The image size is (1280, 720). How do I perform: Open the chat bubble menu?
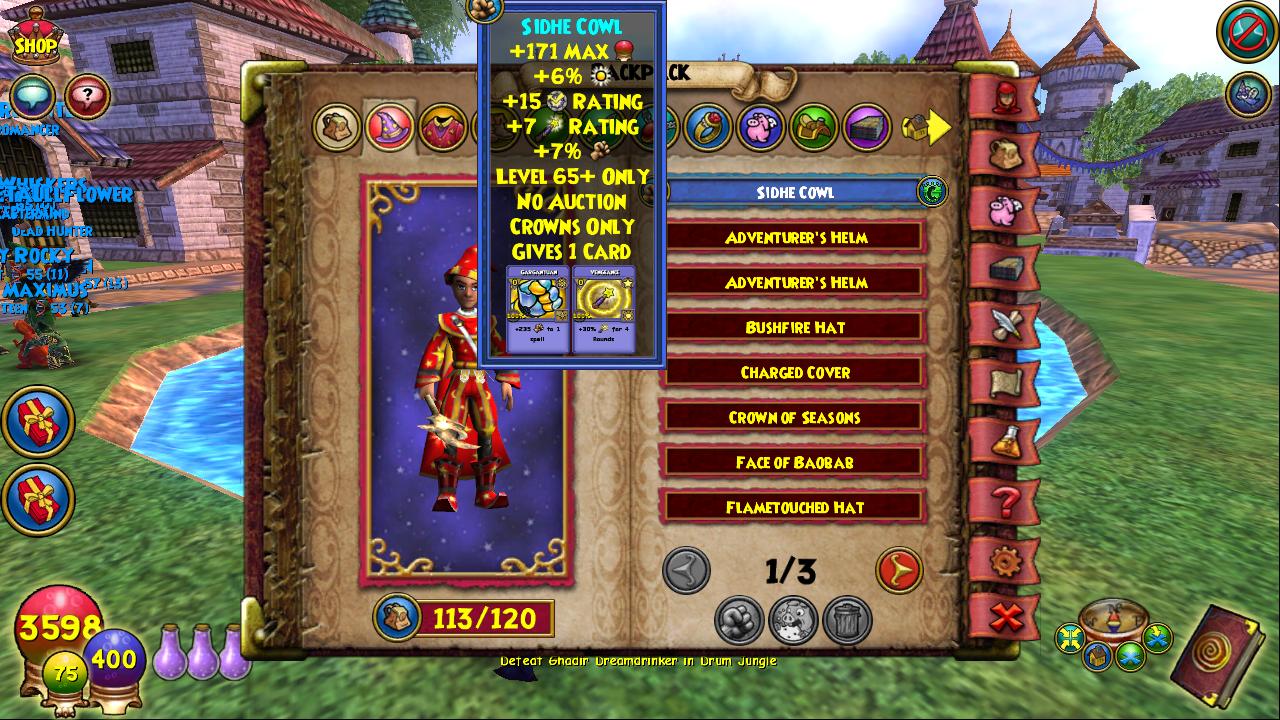click(32, 97)
